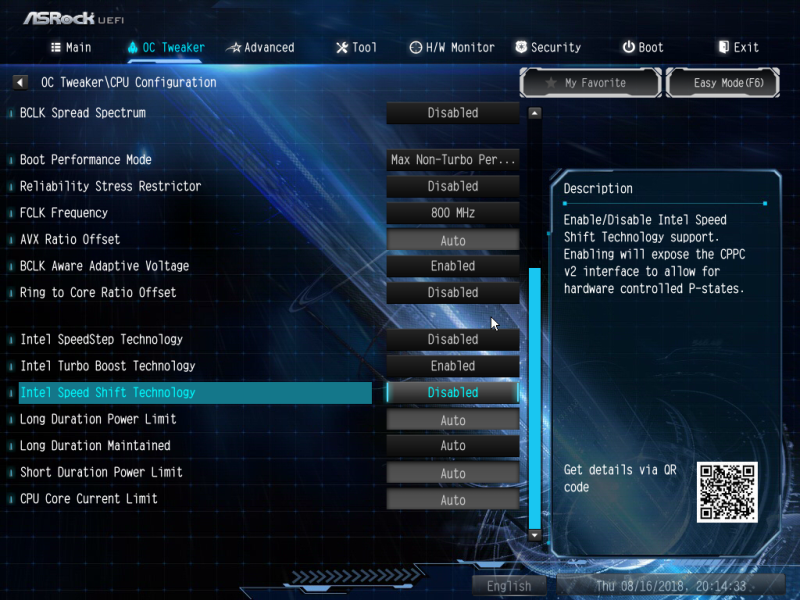Screen dimensions: 800x600
Task: Select the Intel Speed Shift Technology row
Action: point(195,393)
